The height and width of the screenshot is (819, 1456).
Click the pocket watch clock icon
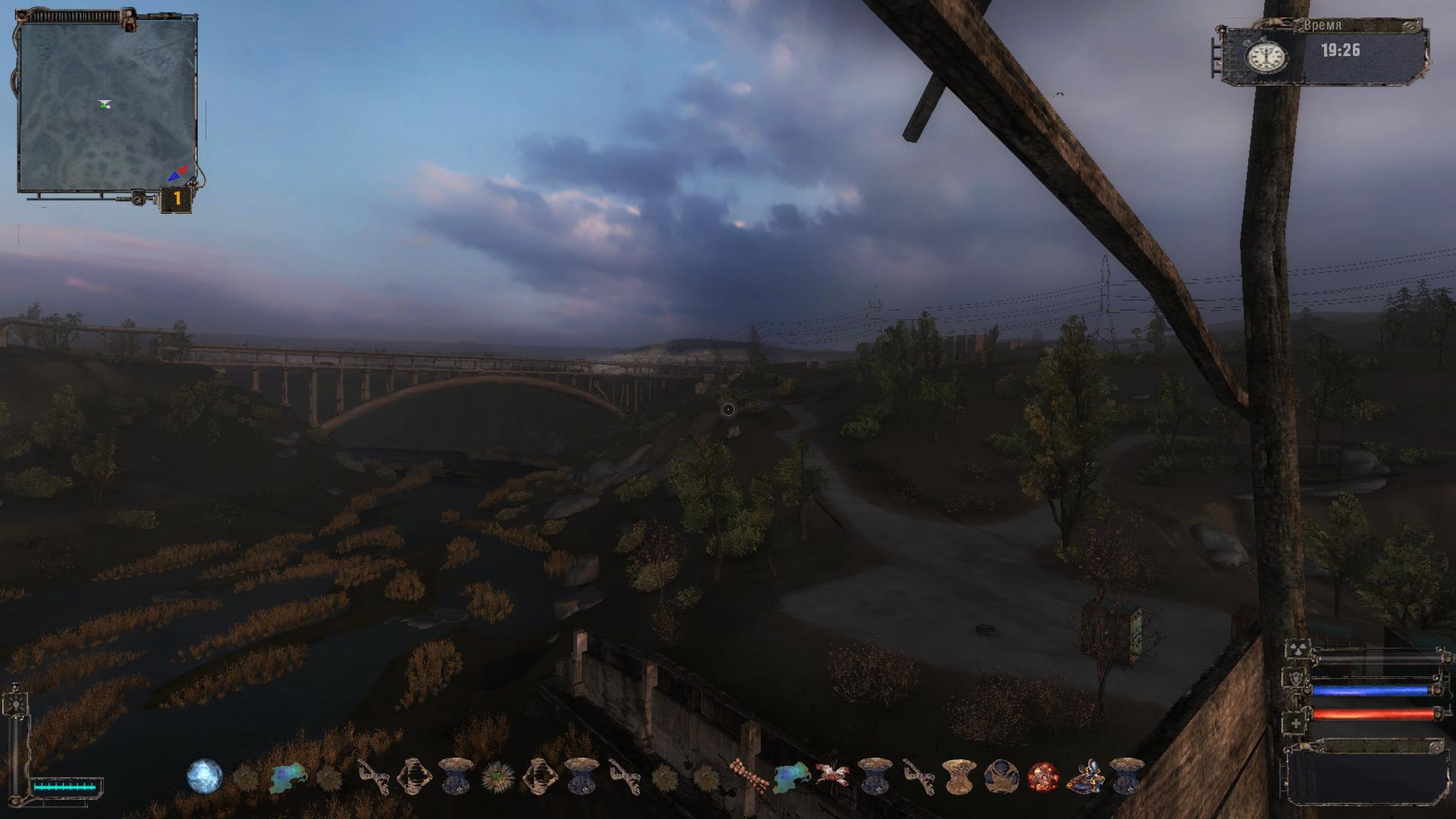pos(1266,55)
